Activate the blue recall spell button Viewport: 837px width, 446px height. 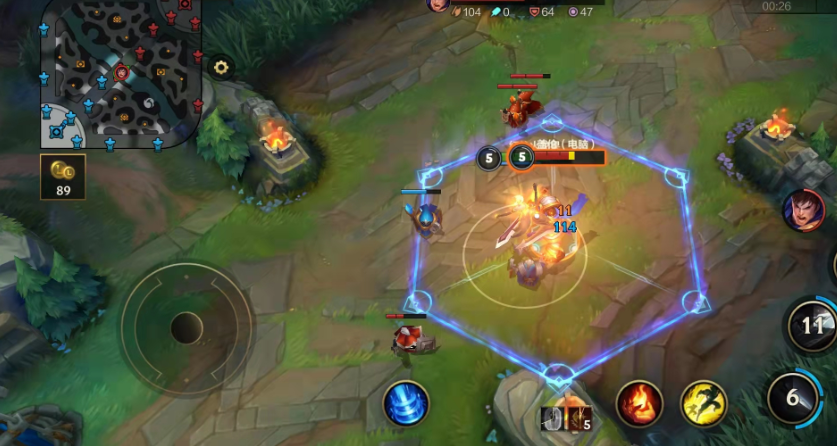[x=406, y=403]
